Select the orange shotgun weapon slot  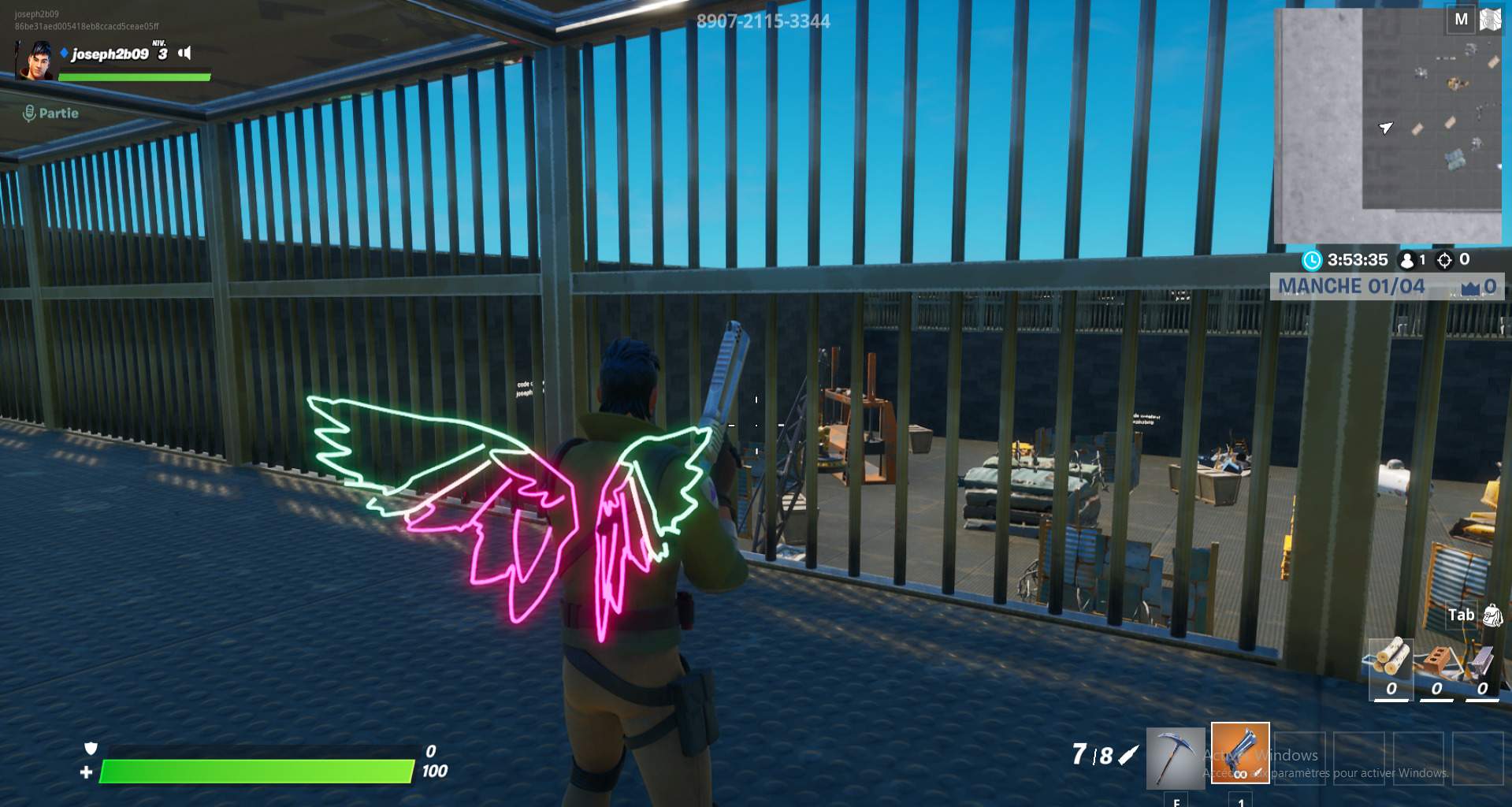tap(1239, 753)
